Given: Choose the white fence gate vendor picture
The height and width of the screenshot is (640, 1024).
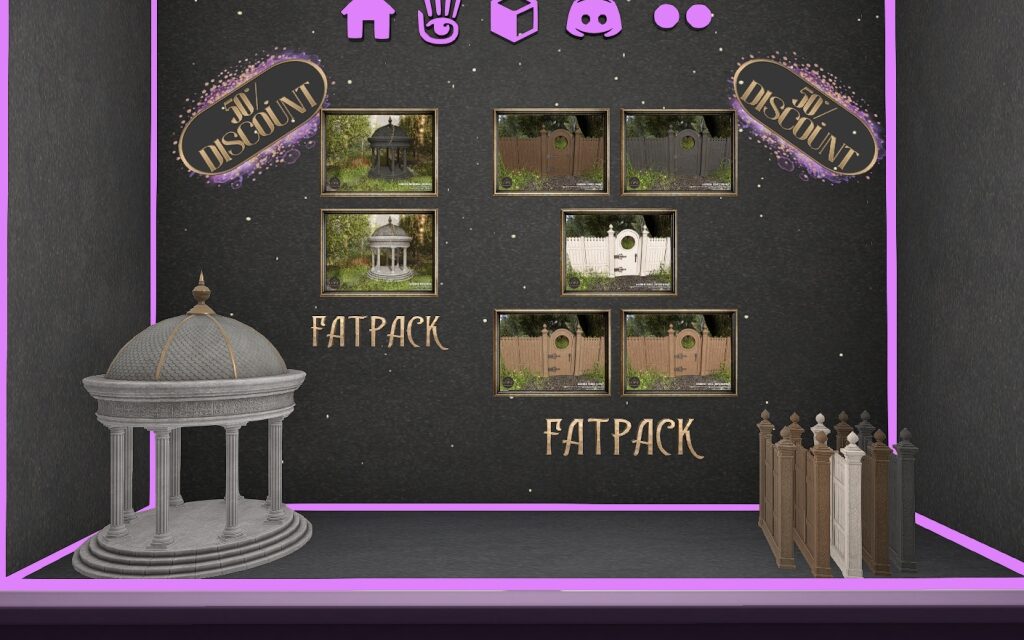Looking at the screenshot, I should 618,252.
